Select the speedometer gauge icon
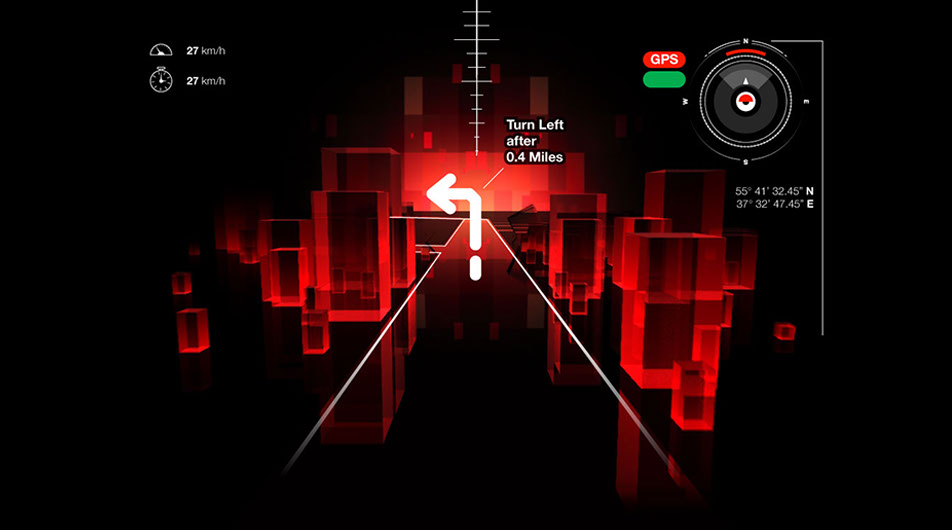The height and width of the screenshot is (530, 952). click(x=160, y=50)
